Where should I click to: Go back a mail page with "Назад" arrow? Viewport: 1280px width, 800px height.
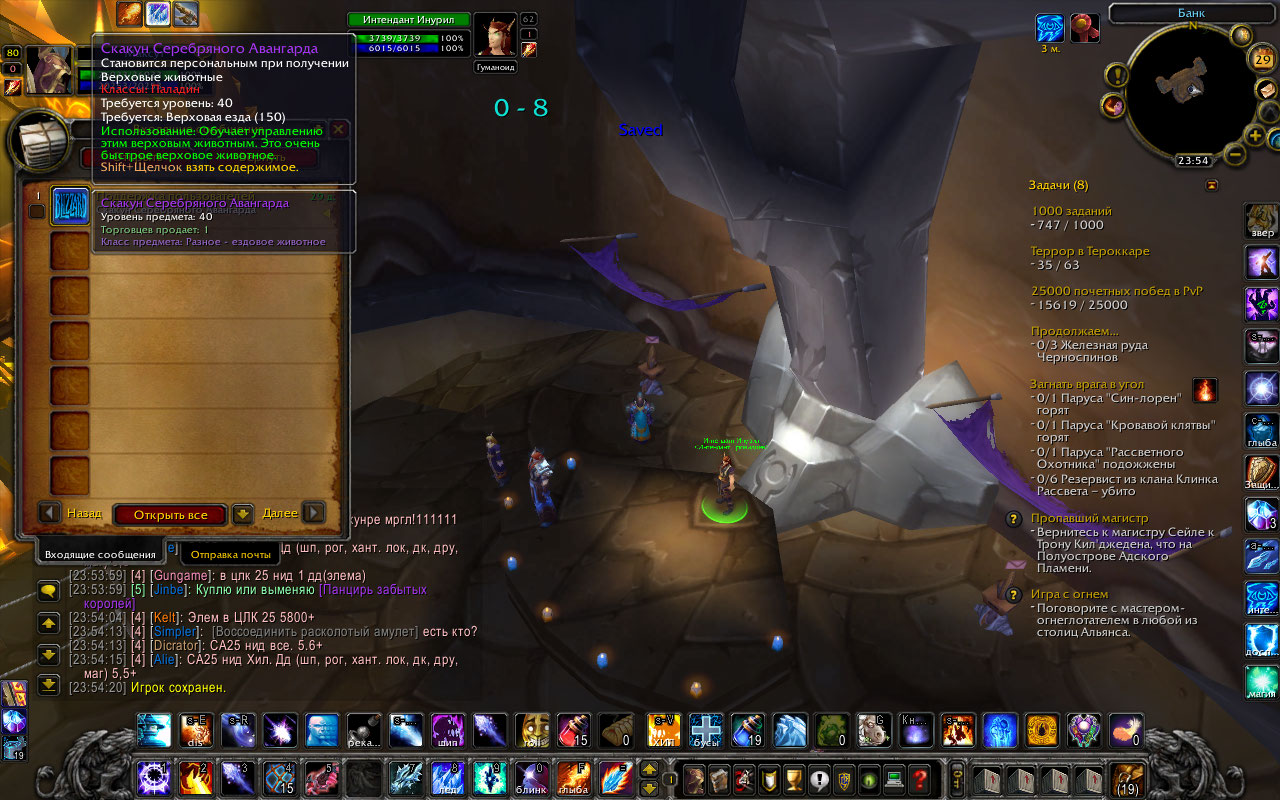point(49,513)
